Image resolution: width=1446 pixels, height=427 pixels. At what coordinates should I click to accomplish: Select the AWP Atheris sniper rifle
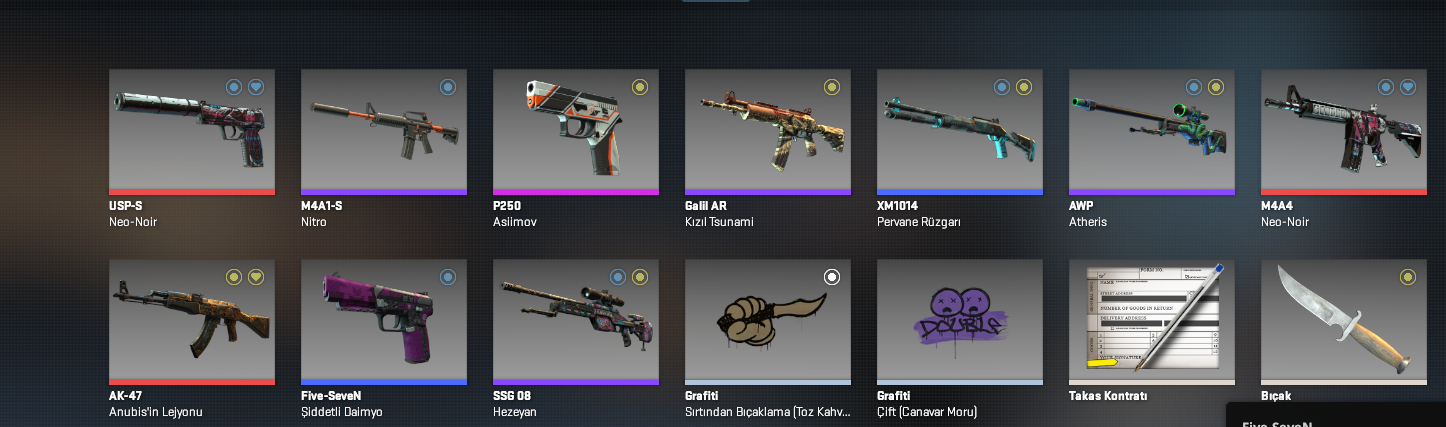tap(1151, 130)
